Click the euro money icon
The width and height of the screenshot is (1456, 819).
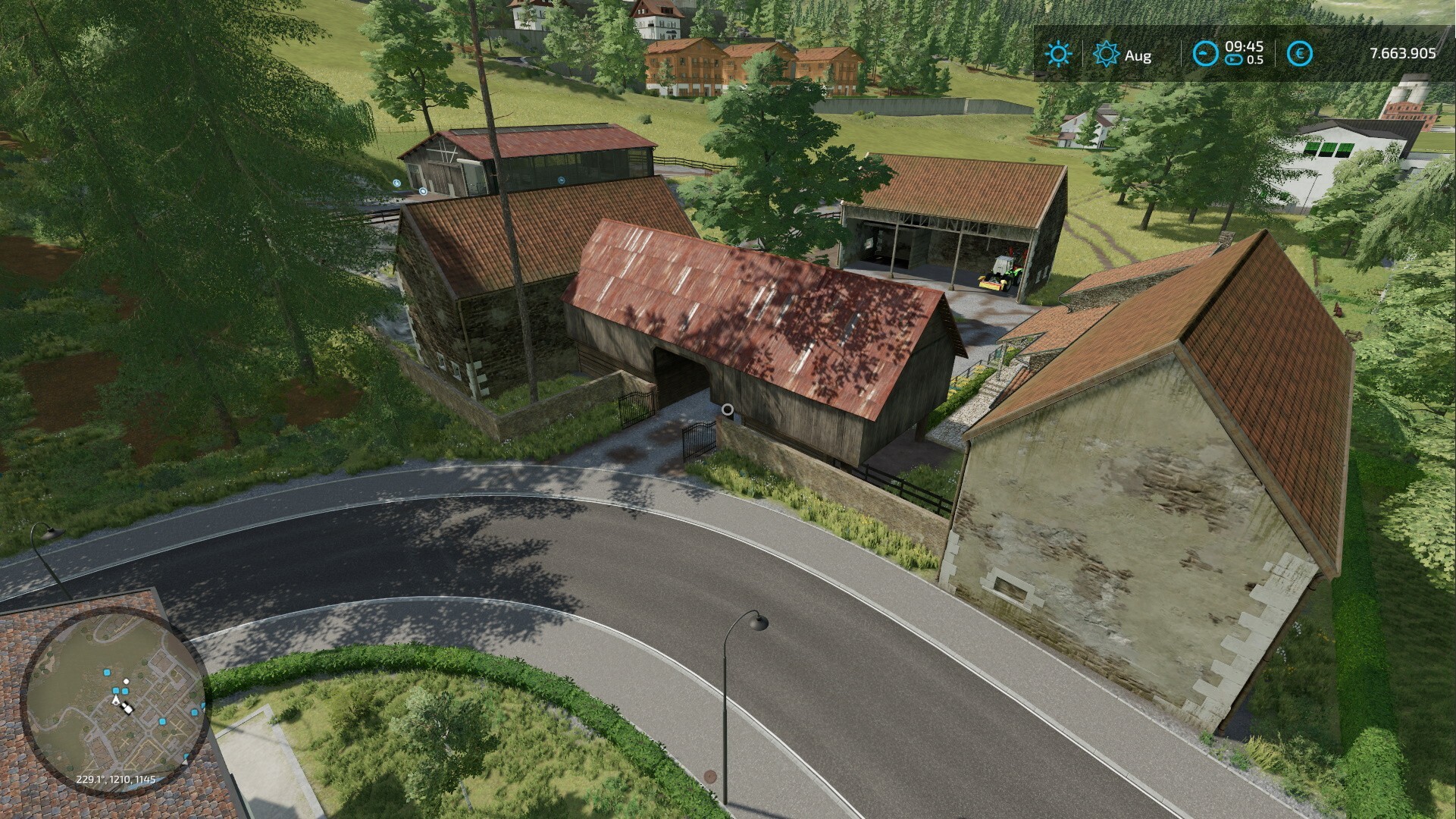tap(1301, 54)
